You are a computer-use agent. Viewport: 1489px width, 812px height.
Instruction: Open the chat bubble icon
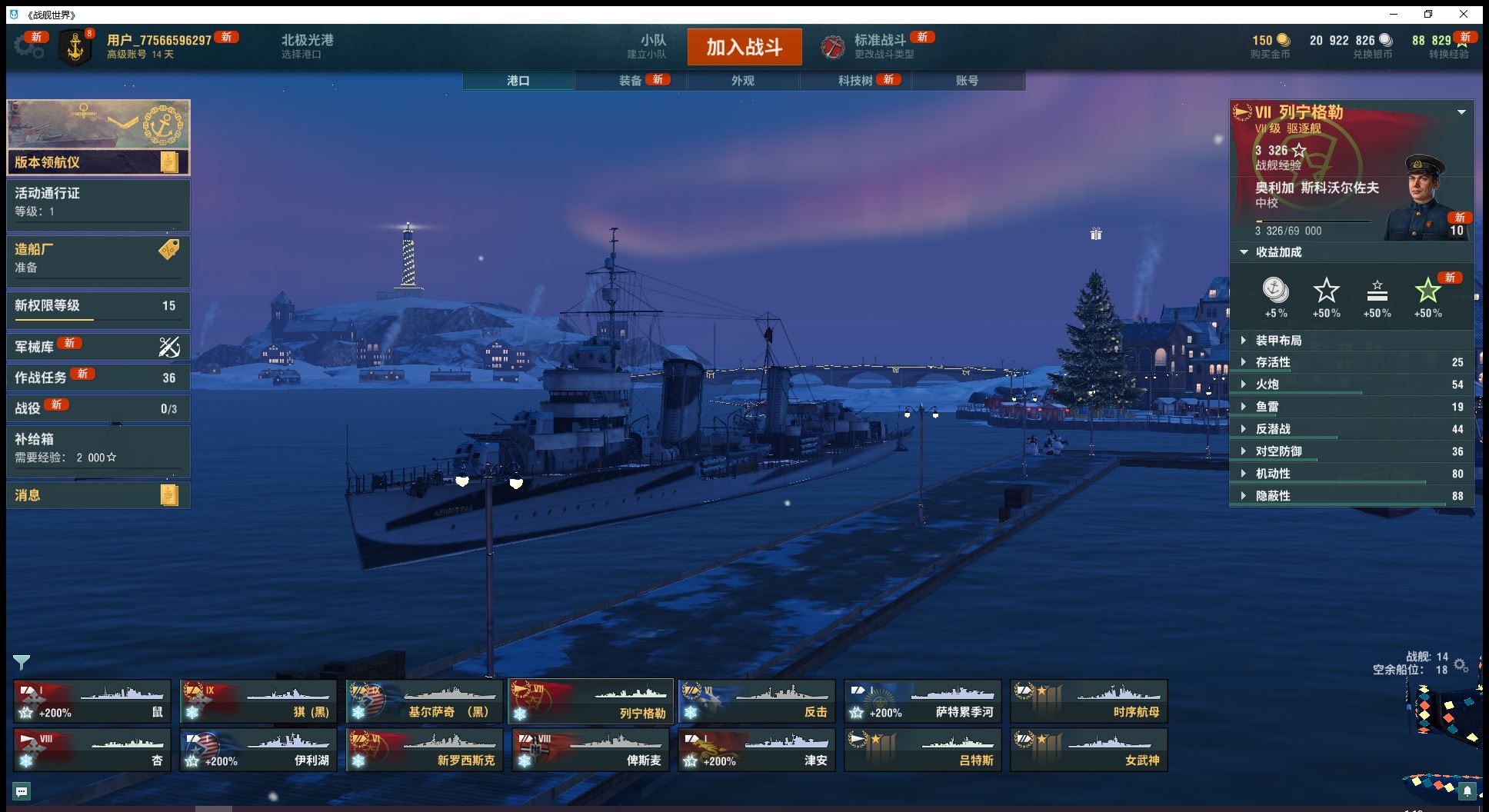(x=22, y=790)
